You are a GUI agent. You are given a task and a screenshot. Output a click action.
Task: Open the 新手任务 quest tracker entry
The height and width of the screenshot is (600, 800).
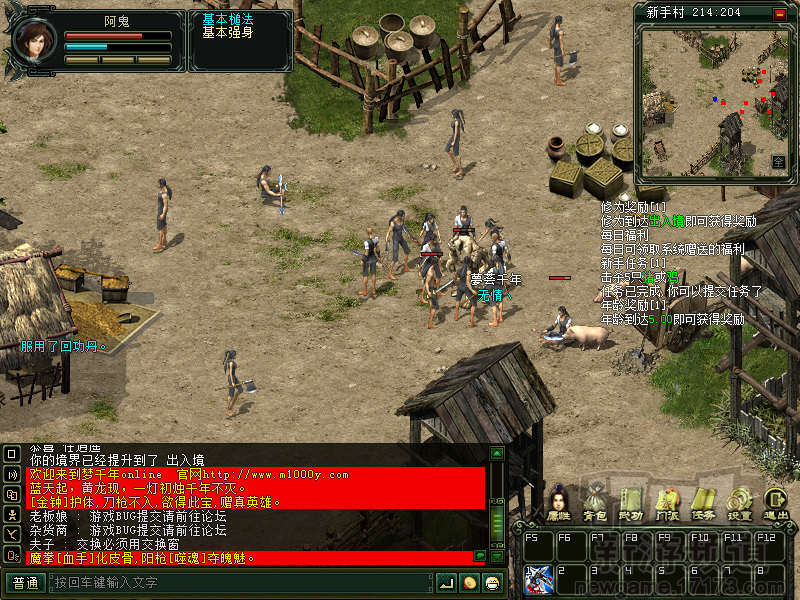click(x=633, y=262)
